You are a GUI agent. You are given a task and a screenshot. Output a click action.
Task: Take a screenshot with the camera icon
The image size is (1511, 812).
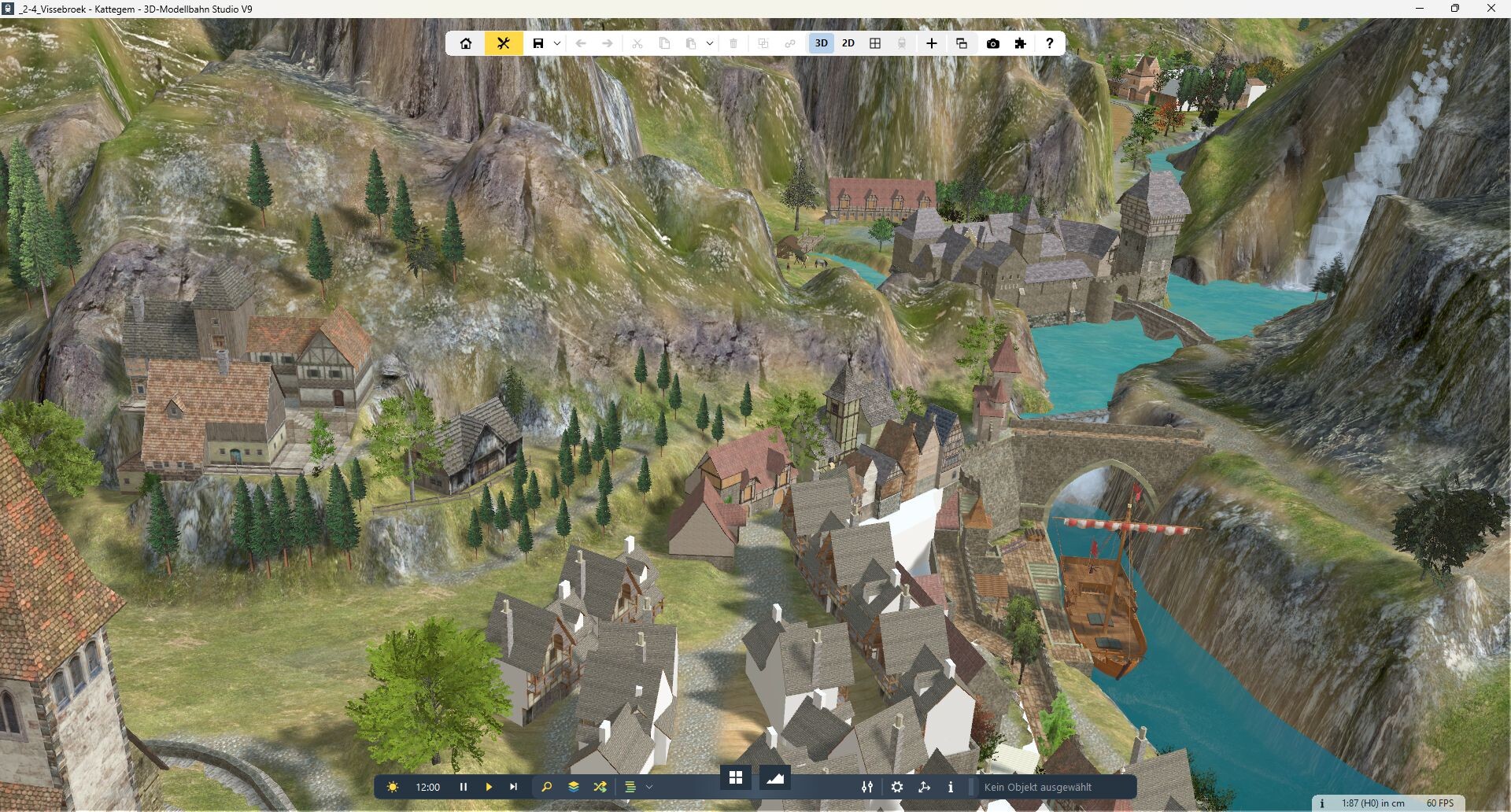[993, 43]
